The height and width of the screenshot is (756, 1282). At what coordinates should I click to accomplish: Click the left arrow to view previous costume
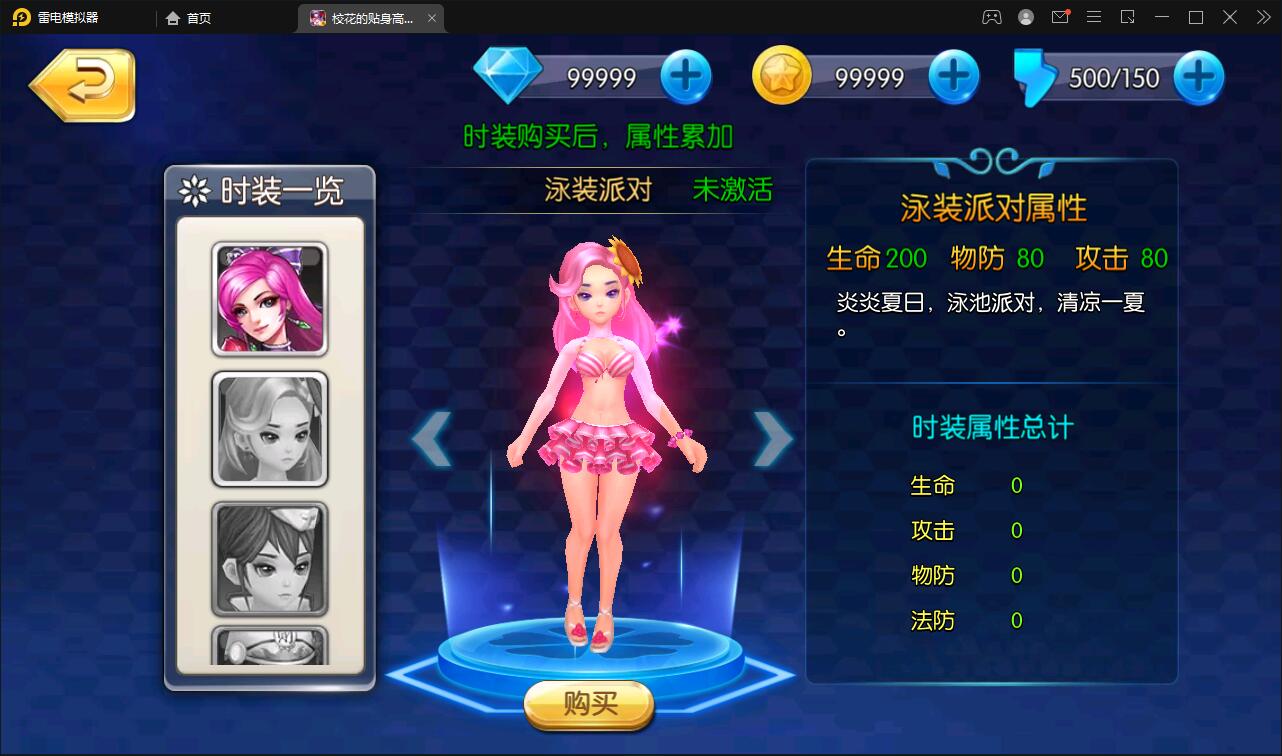pos(432,437)
